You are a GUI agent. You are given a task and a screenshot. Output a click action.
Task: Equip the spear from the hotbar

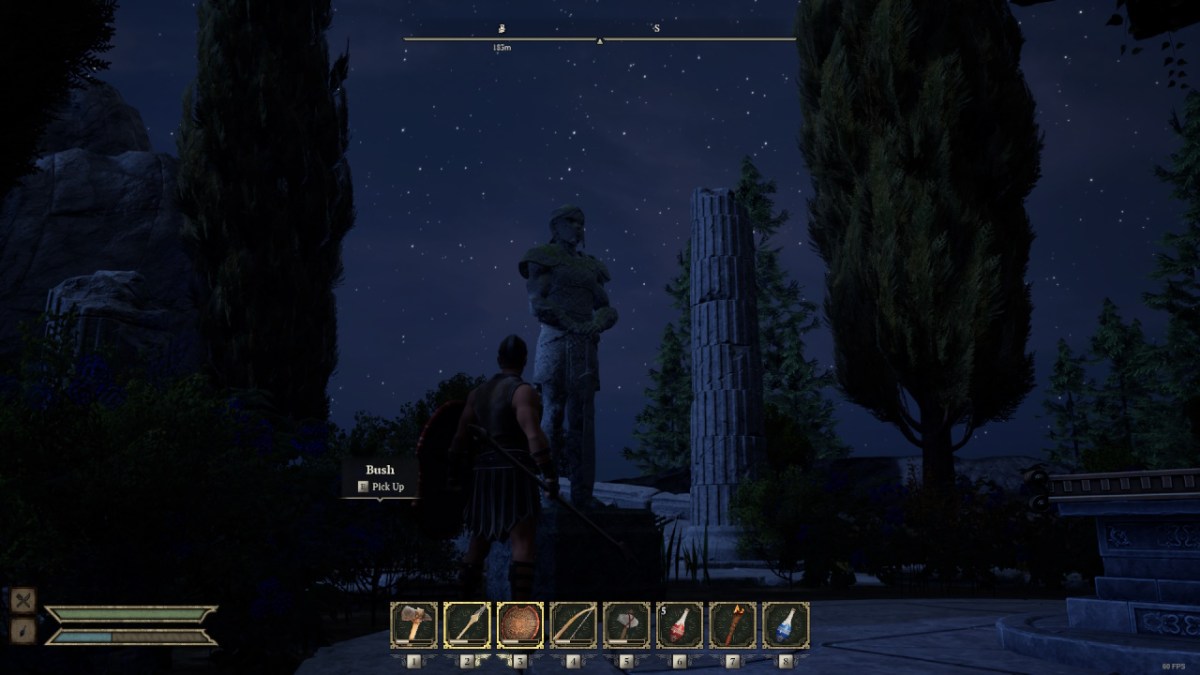(466, 625)
